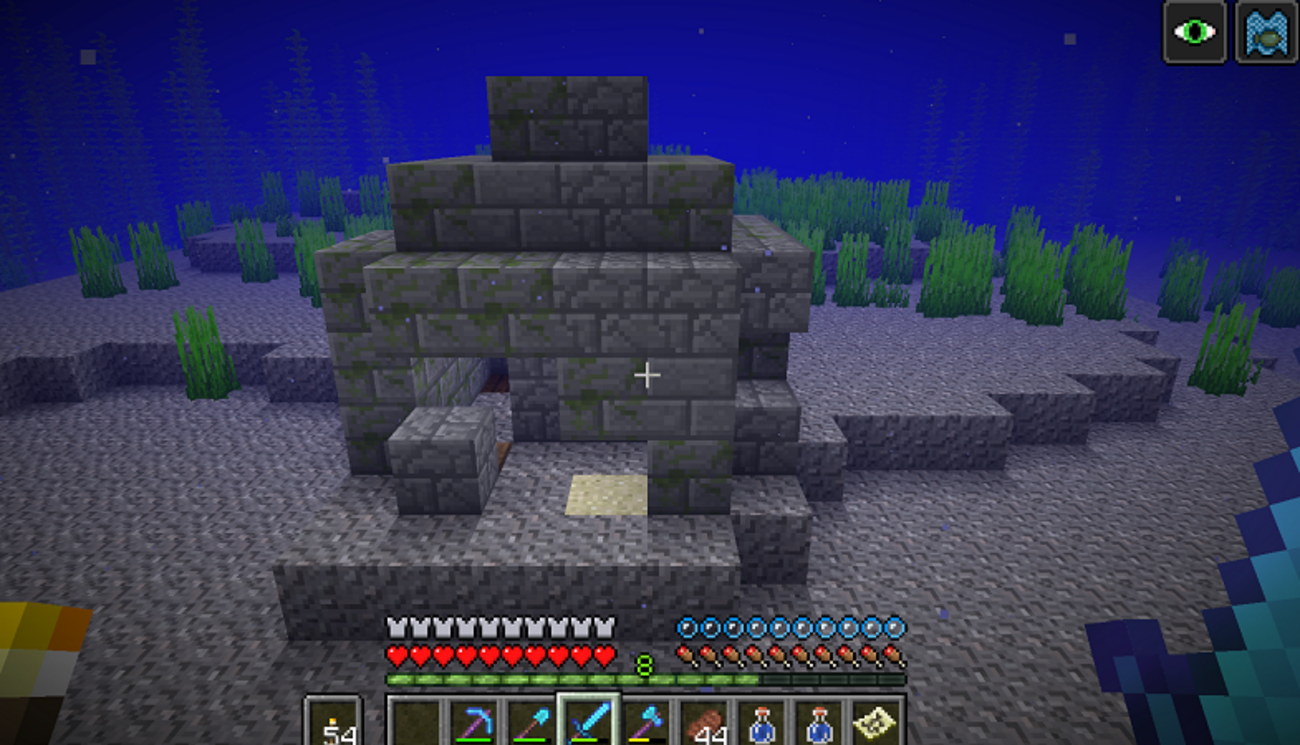
Task: Select the diamond pickaxe hotbar slot
Action: coord(473,722)
